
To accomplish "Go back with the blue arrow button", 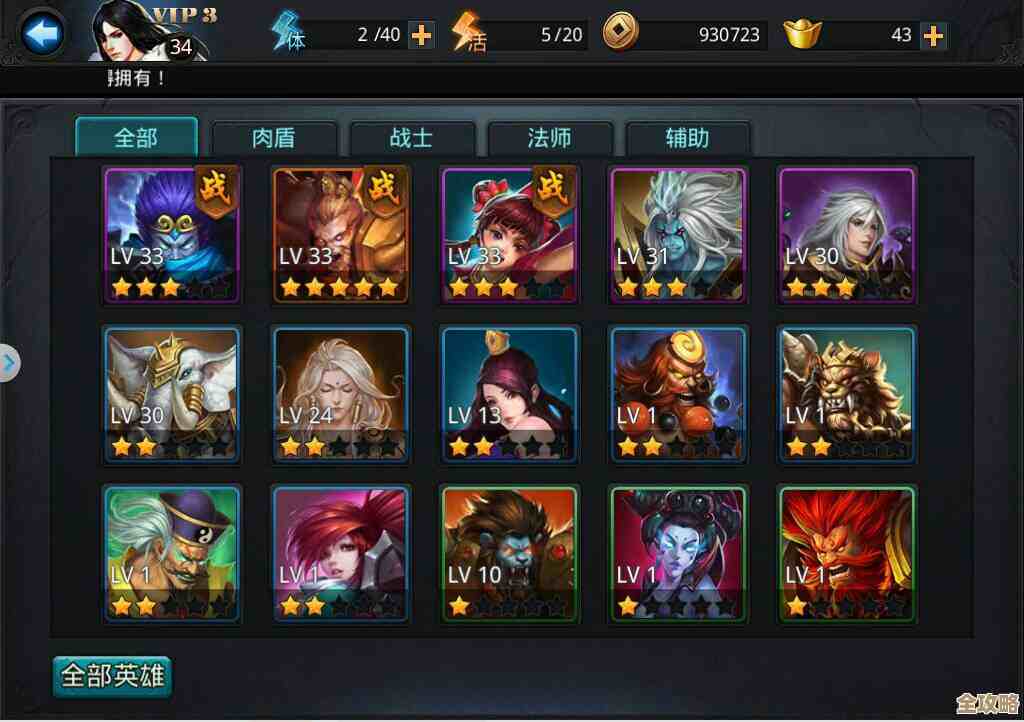I will tap(42, 35).
